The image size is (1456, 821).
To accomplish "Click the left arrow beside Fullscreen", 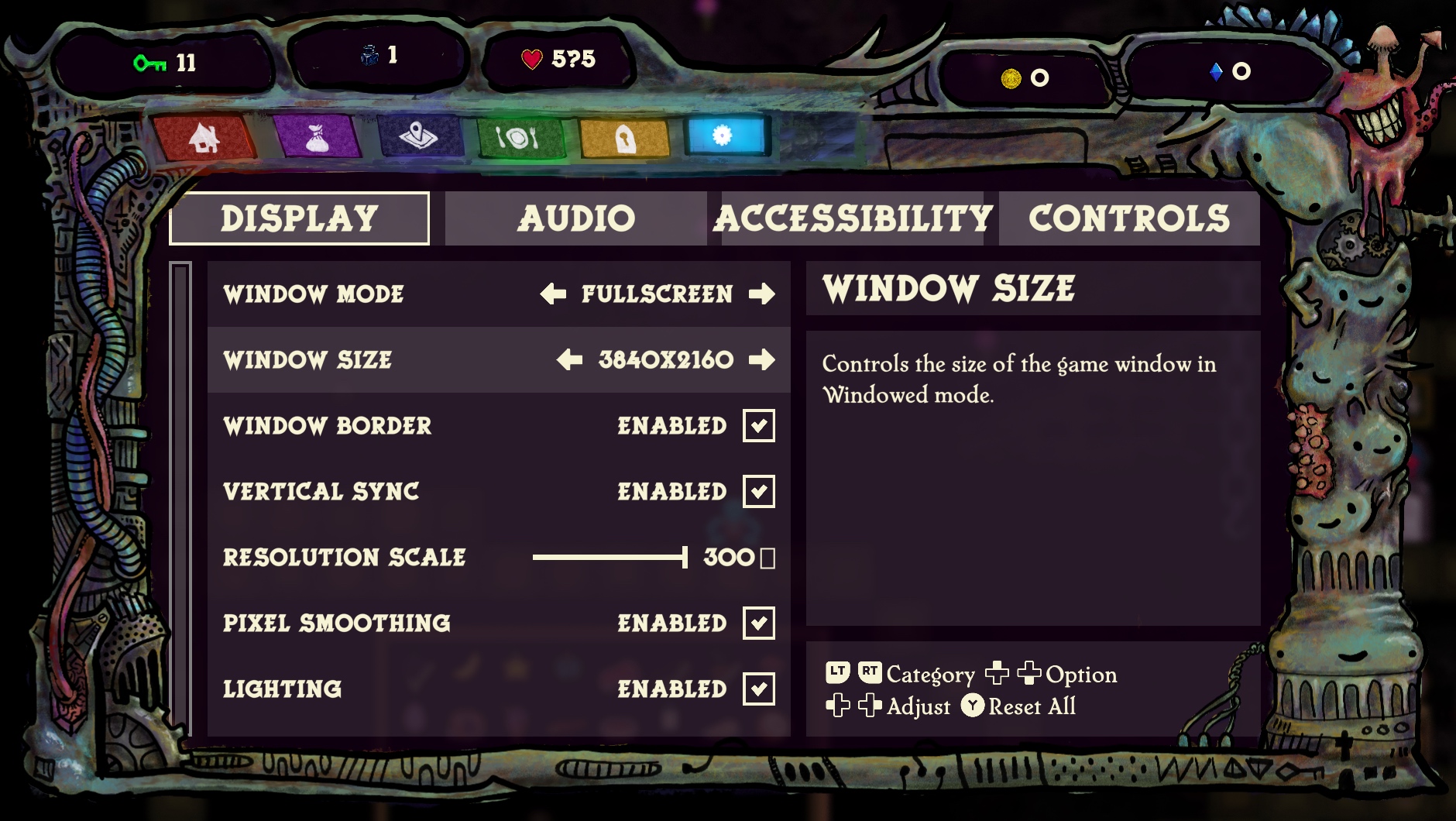I will coord(553,294).
